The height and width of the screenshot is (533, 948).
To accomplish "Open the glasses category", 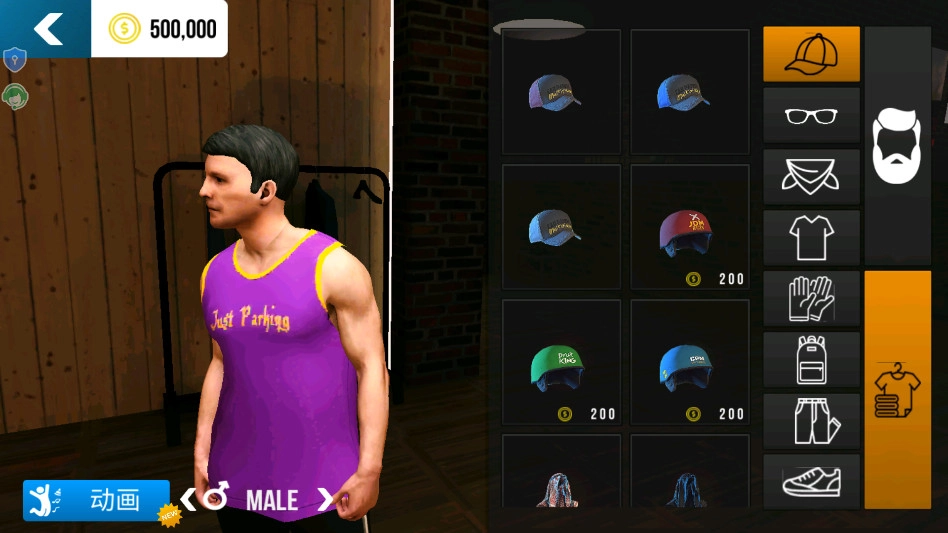I will (x=811, y=115).
